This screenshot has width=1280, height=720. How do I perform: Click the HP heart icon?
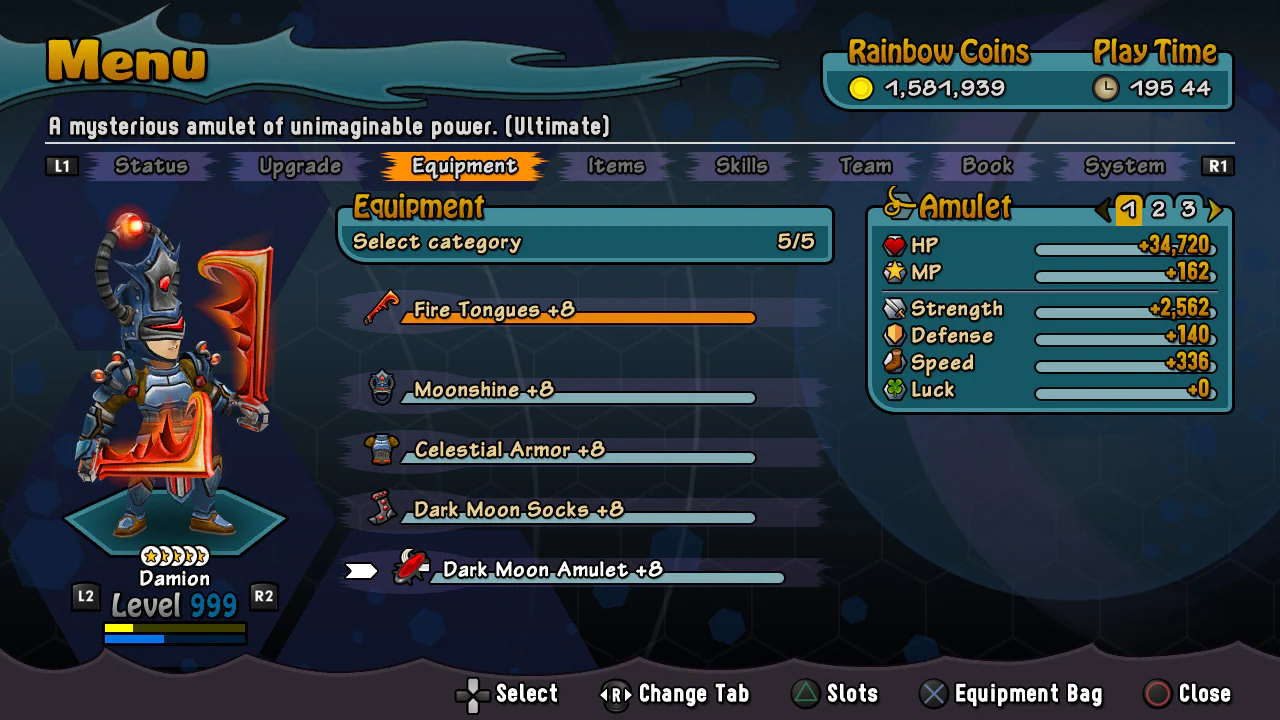coord(895,245)
